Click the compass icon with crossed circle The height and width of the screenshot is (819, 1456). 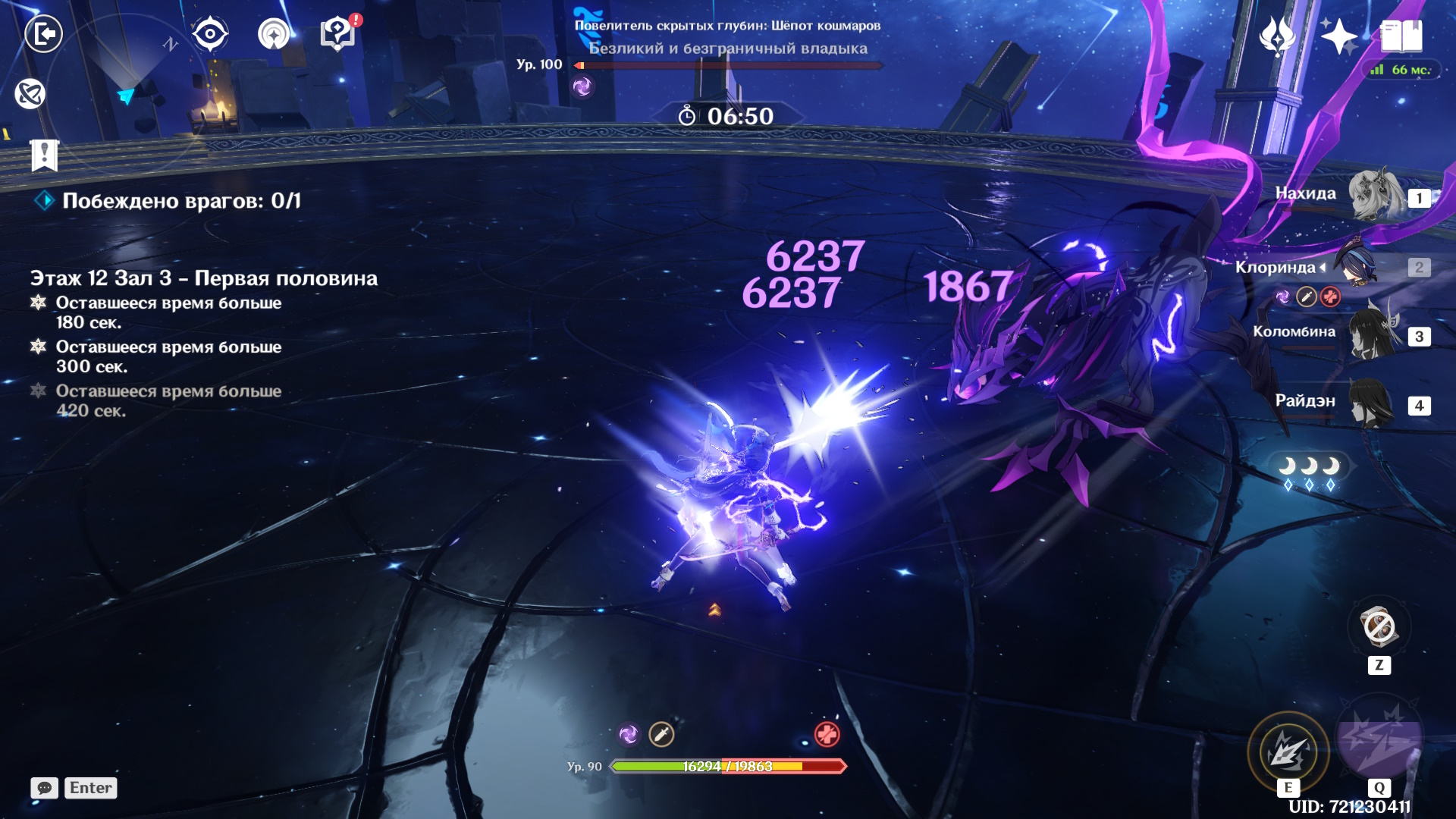[x=30, y=94]
